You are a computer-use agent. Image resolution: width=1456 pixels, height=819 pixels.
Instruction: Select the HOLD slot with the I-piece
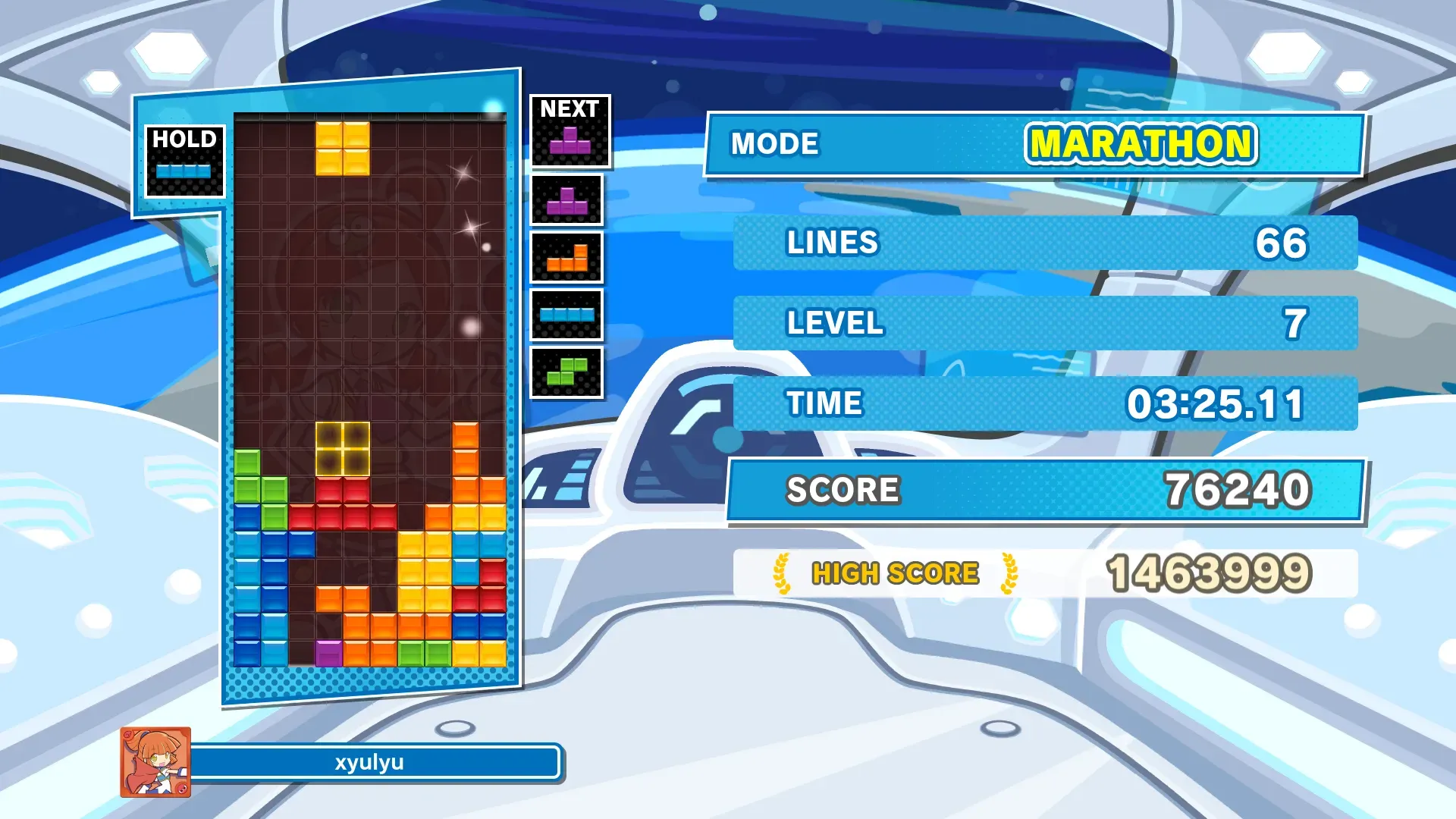pyautogui.click(x=184, y=162)
